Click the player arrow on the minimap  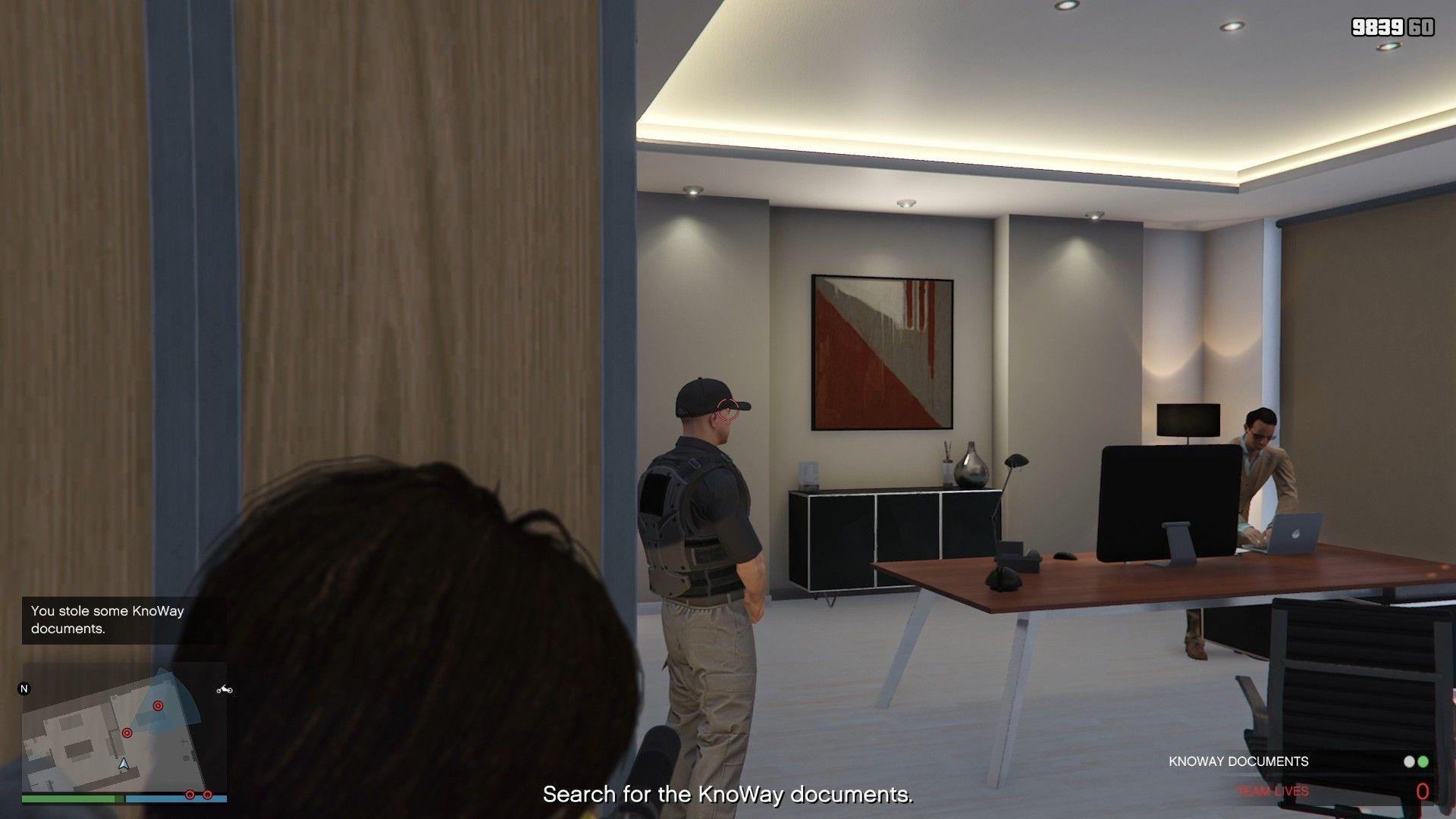click(124, 764)
